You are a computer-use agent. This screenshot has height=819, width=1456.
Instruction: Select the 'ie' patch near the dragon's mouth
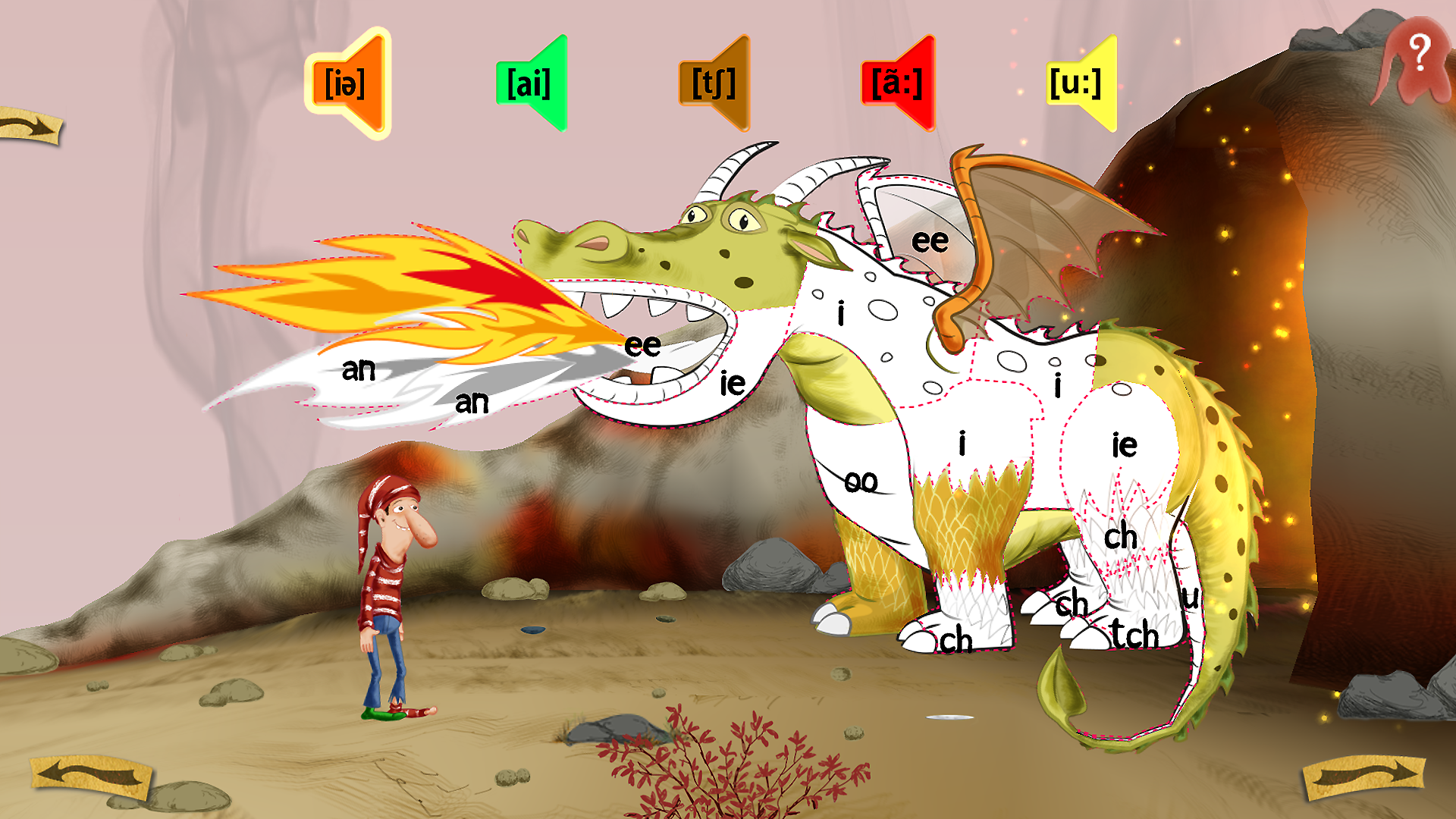coord(732,384)
